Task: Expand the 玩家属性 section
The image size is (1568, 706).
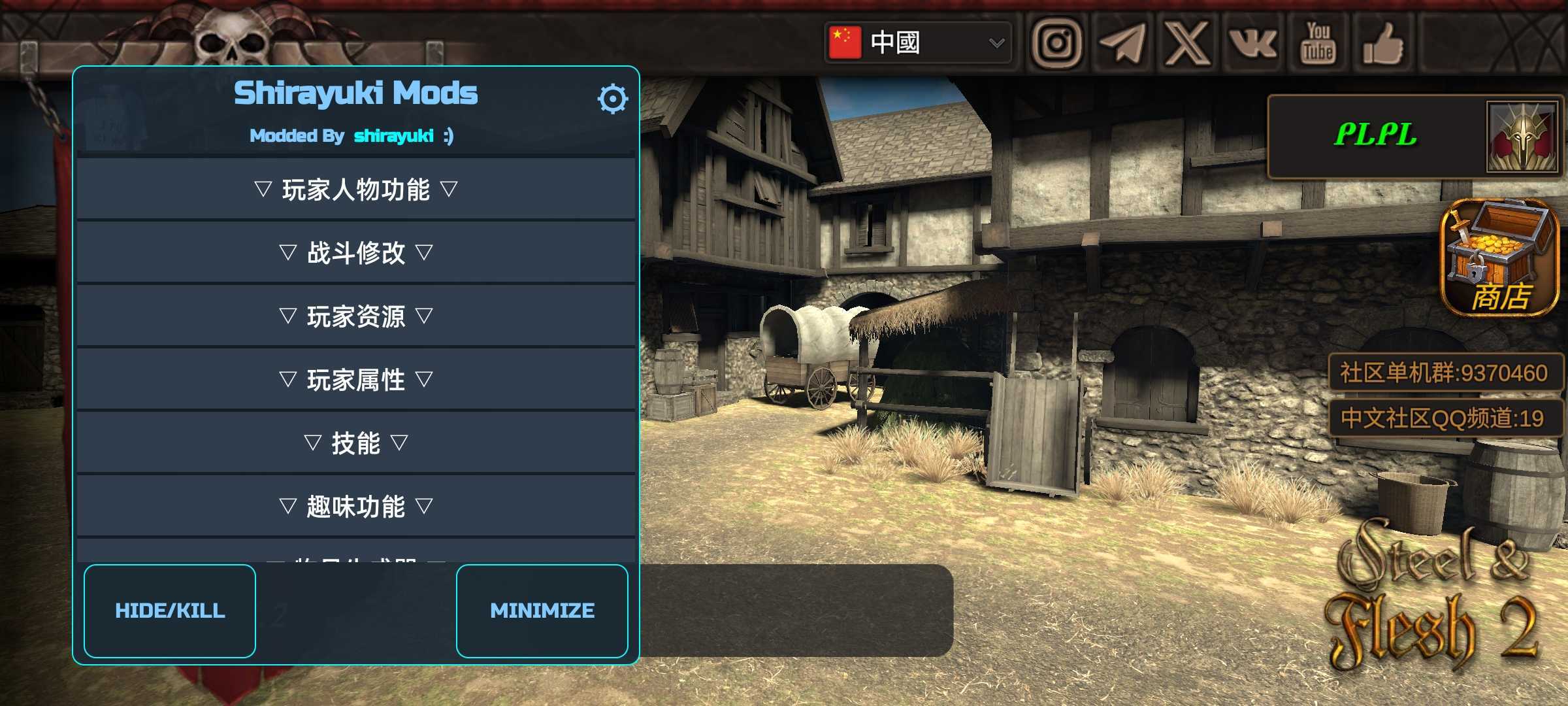Action: click(356, 380)
